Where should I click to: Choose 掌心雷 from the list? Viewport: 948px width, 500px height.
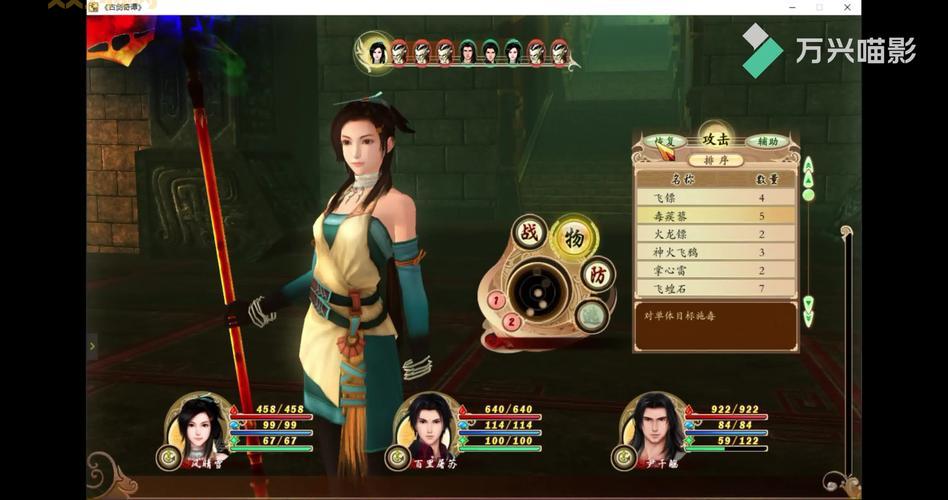click(x=715, y=270)
